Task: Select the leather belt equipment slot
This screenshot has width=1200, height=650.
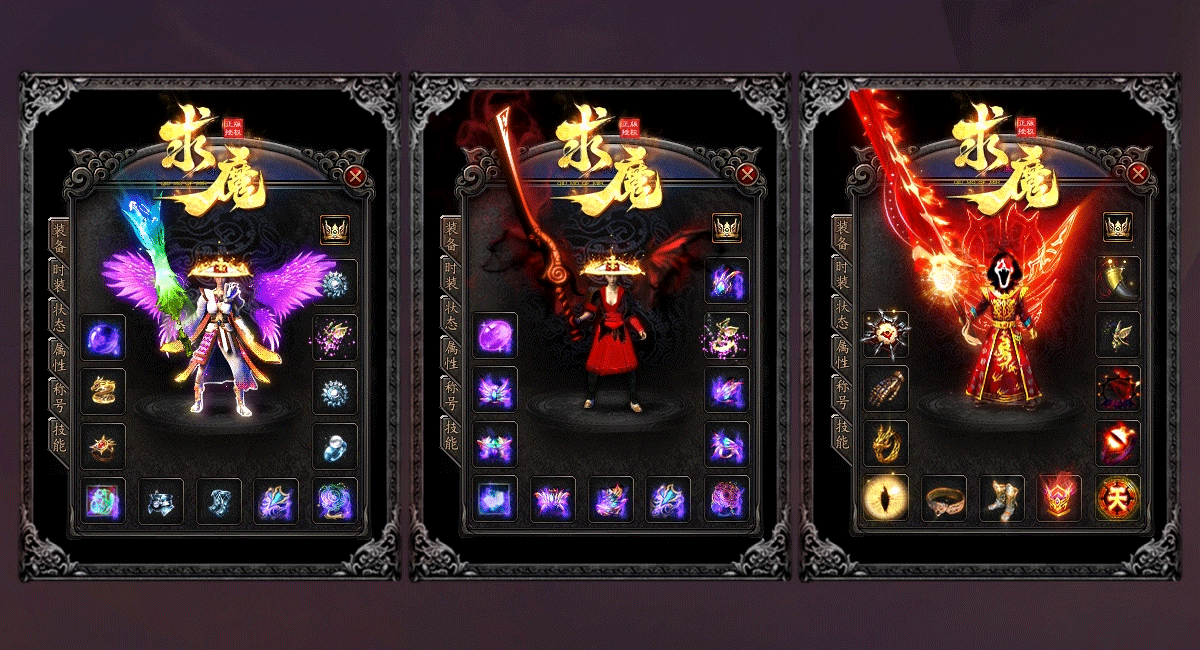Action: click(x=943, y=497)
